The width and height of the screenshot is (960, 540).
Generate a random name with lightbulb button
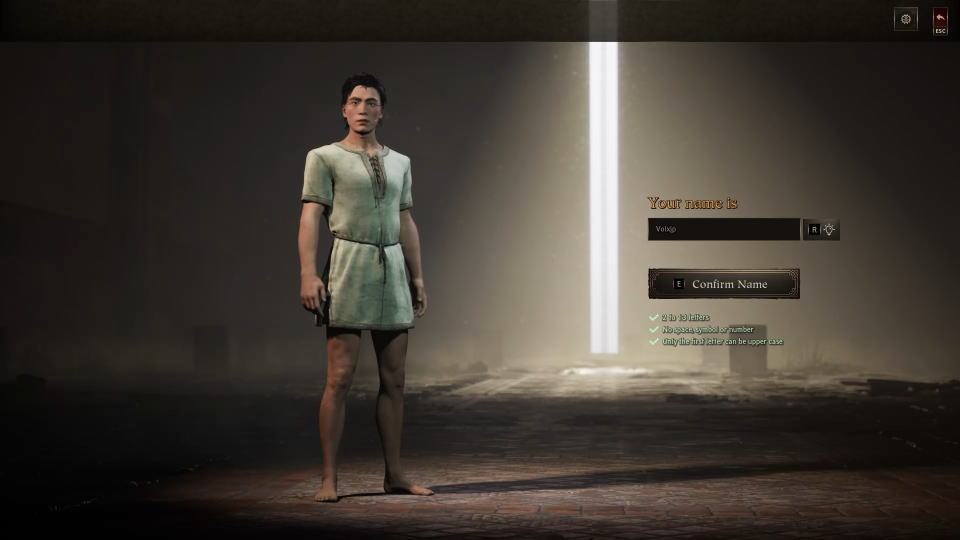click(829, 229)
